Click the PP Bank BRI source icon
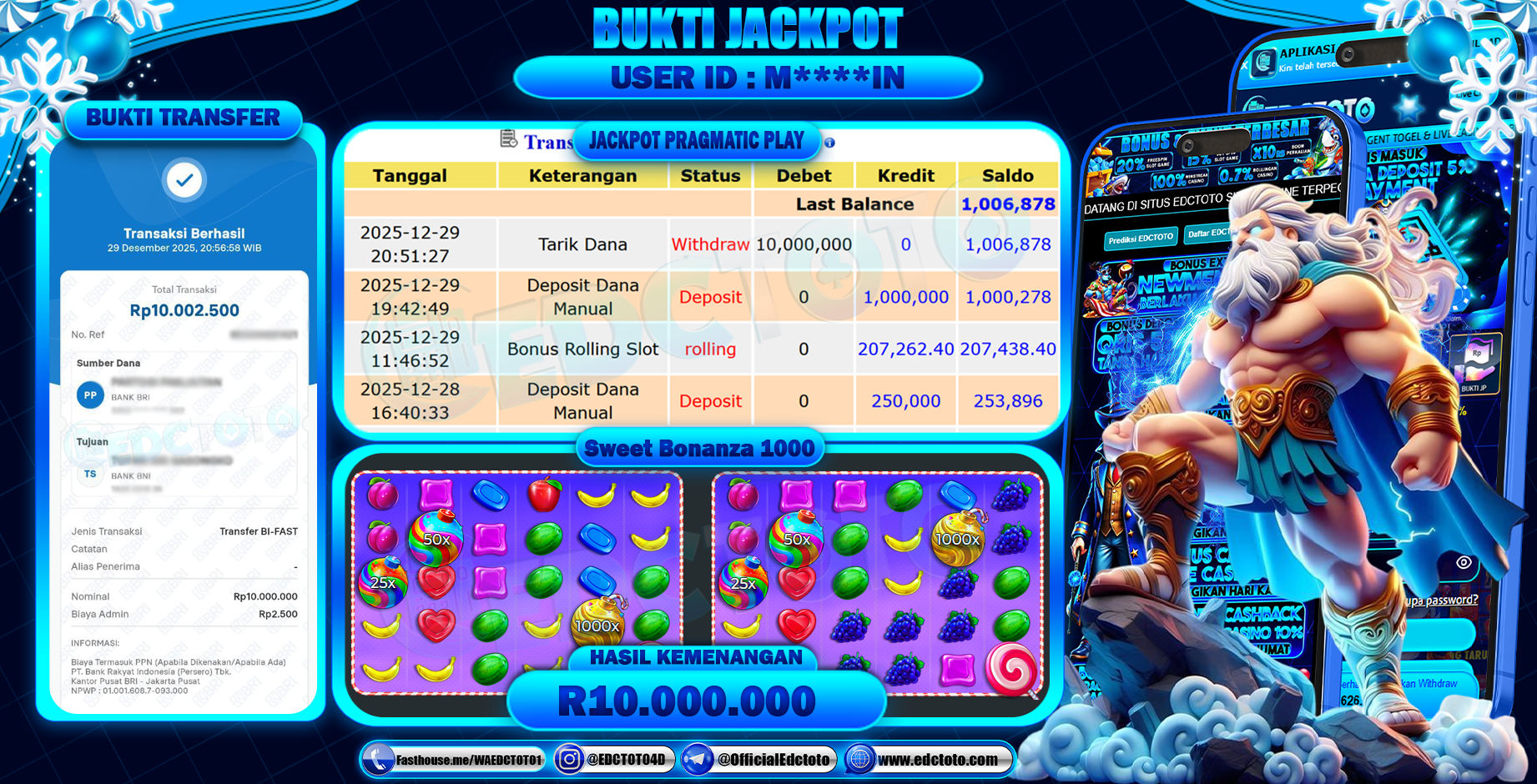The width and height of the screenshot is (1537, 784). click(89, 395)
